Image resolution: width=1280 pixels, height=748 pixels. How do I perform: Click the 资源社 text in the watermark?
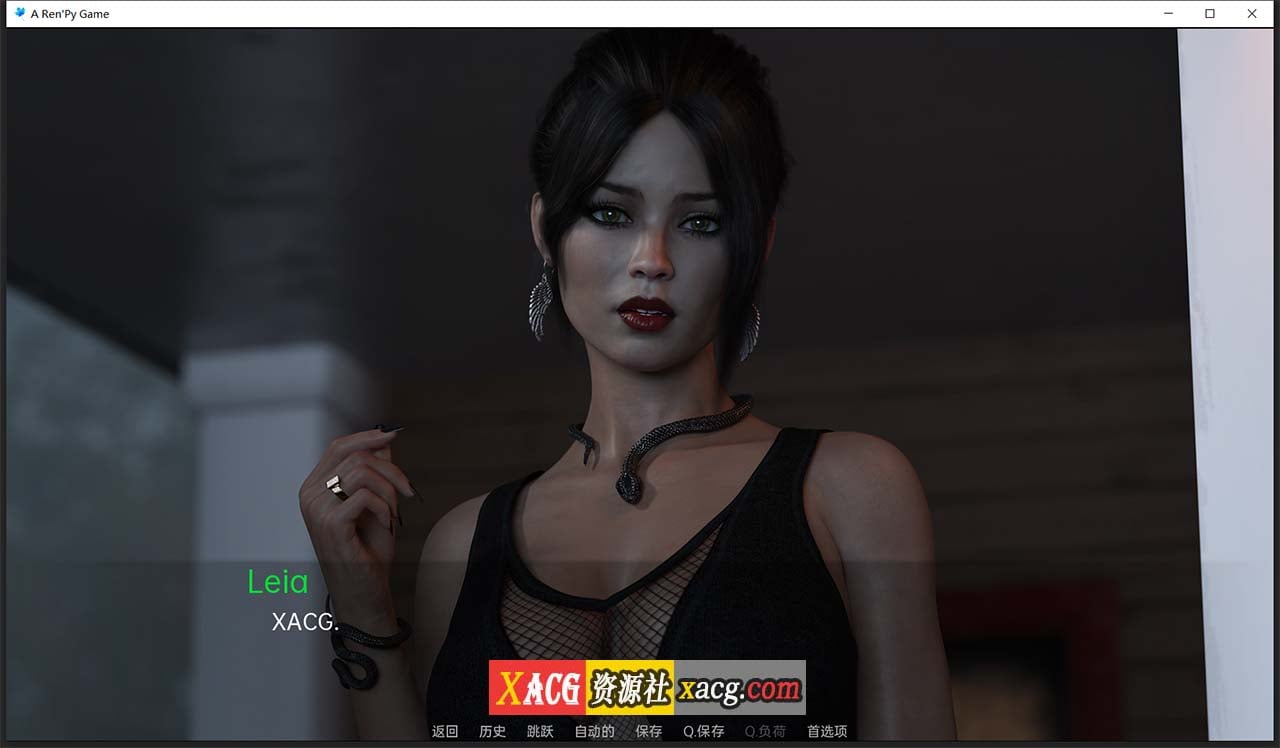[x=631, y=687]
